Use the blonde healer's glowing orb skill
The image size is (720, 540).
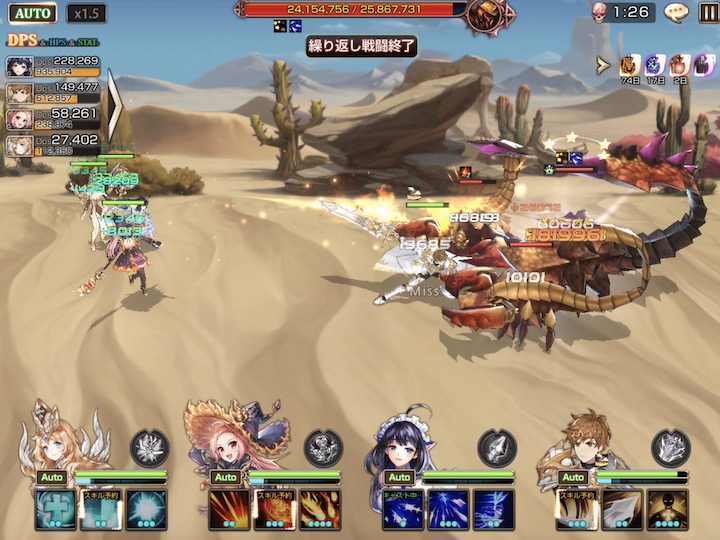145,509
